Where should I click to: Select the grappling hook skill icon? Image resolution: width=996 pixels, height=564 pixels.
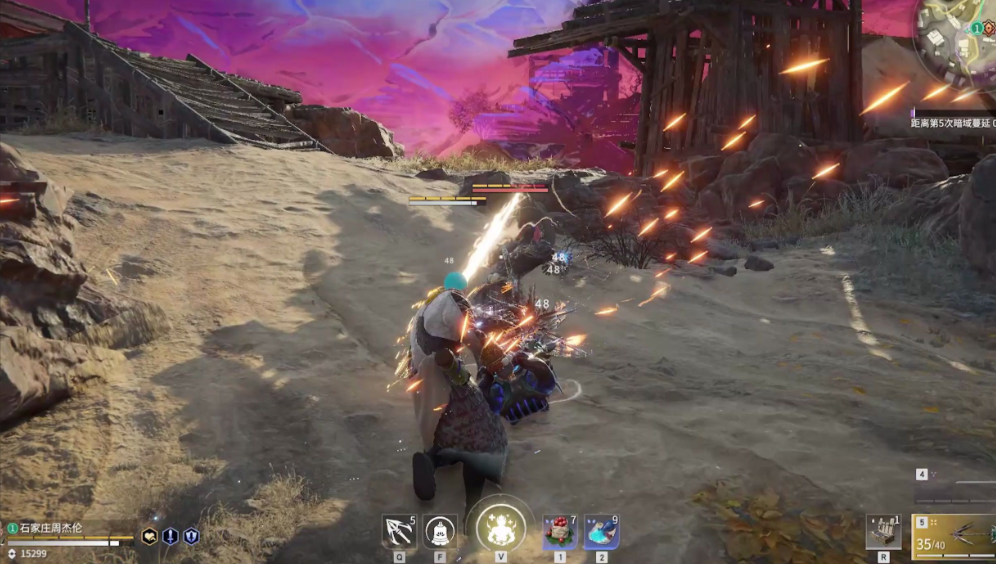[398, 530]
